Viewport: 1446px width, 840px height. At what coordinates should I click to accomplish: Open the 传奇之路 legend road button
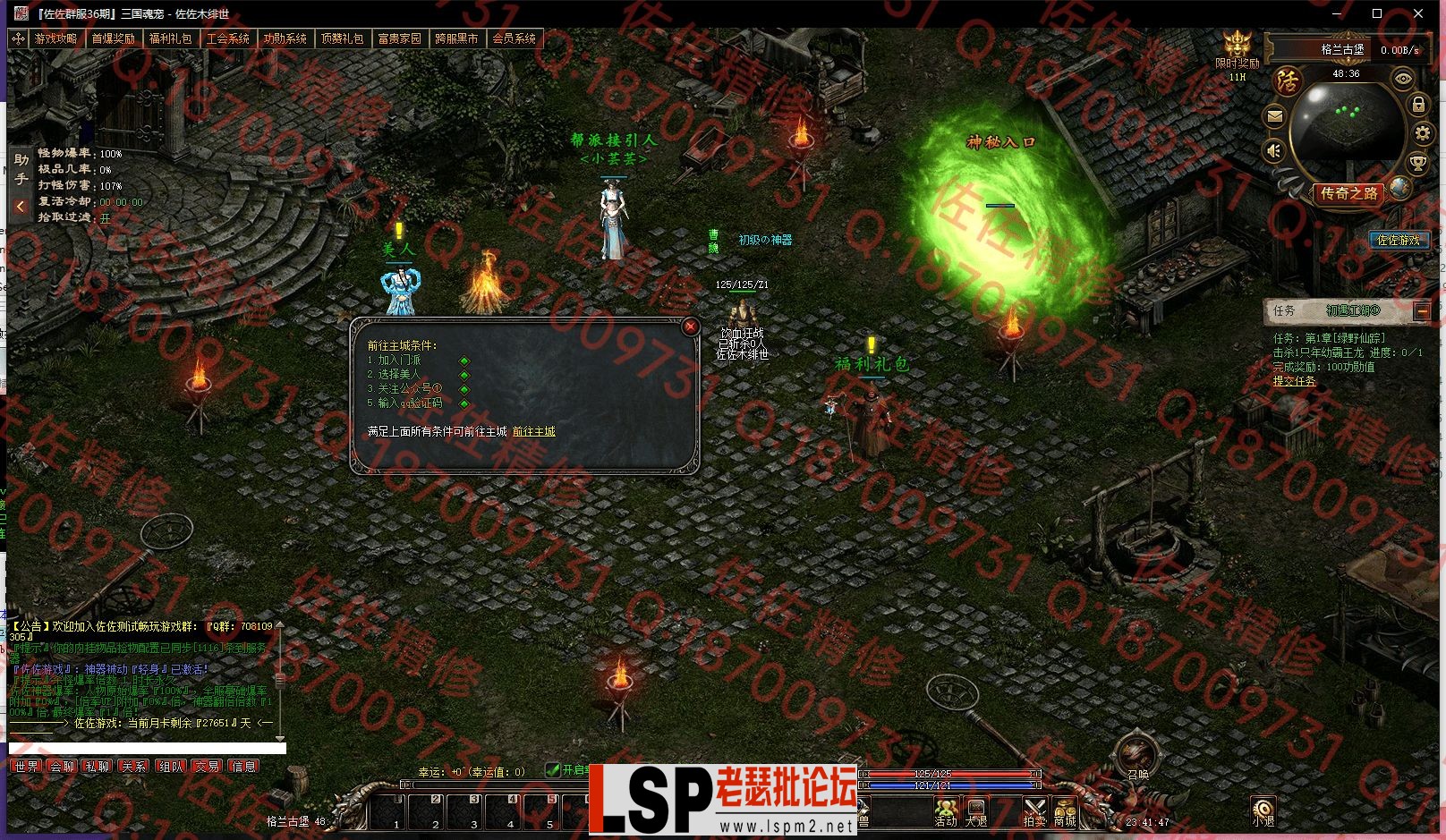[x=1348, y=193]
